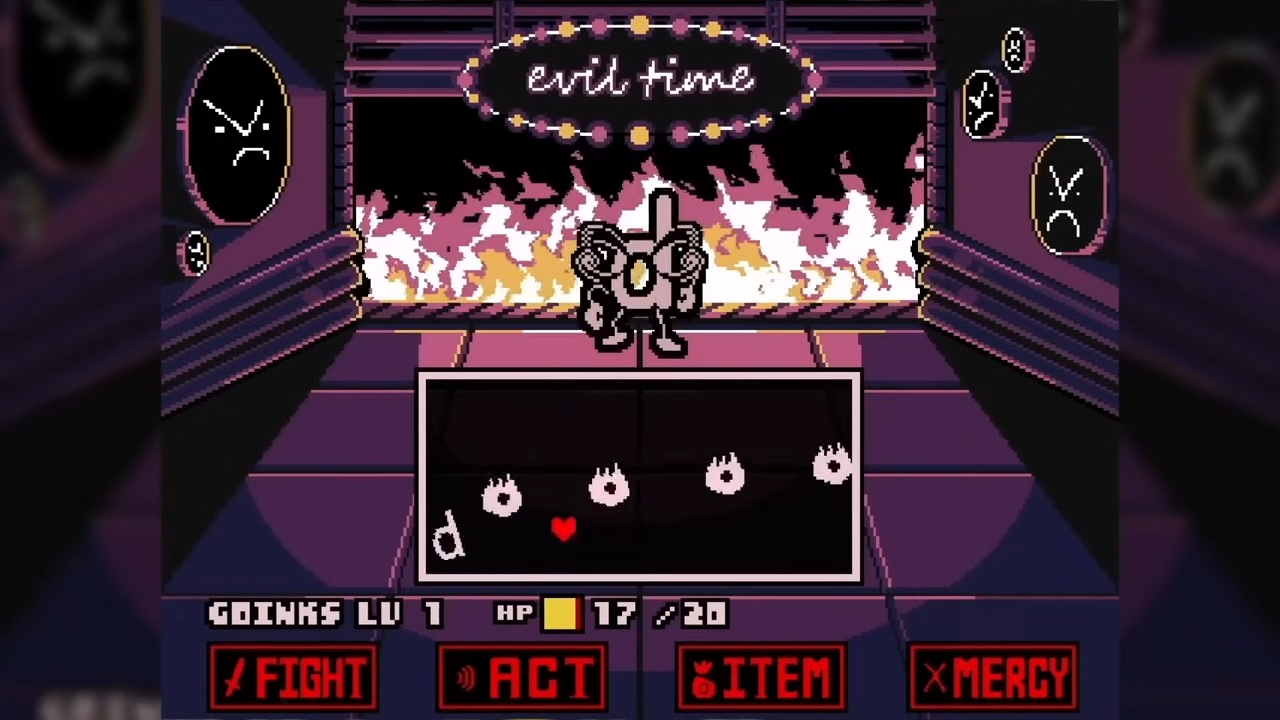Click the rightmost eyeball projectile
The image size is (1280, 720).
coord(833,465)
